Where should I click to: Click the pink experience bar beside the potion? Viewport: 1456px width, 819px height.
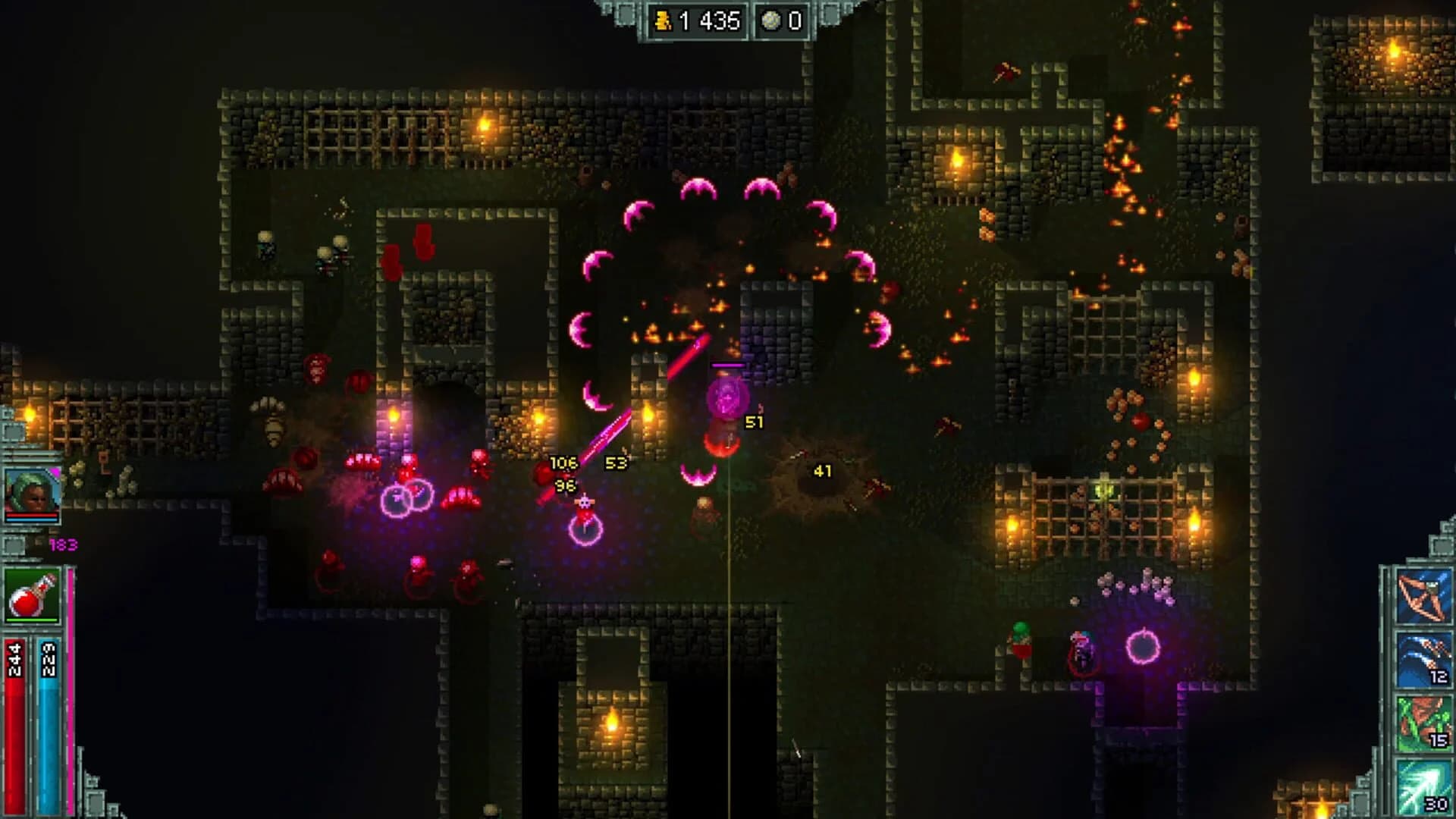point(69,682)
